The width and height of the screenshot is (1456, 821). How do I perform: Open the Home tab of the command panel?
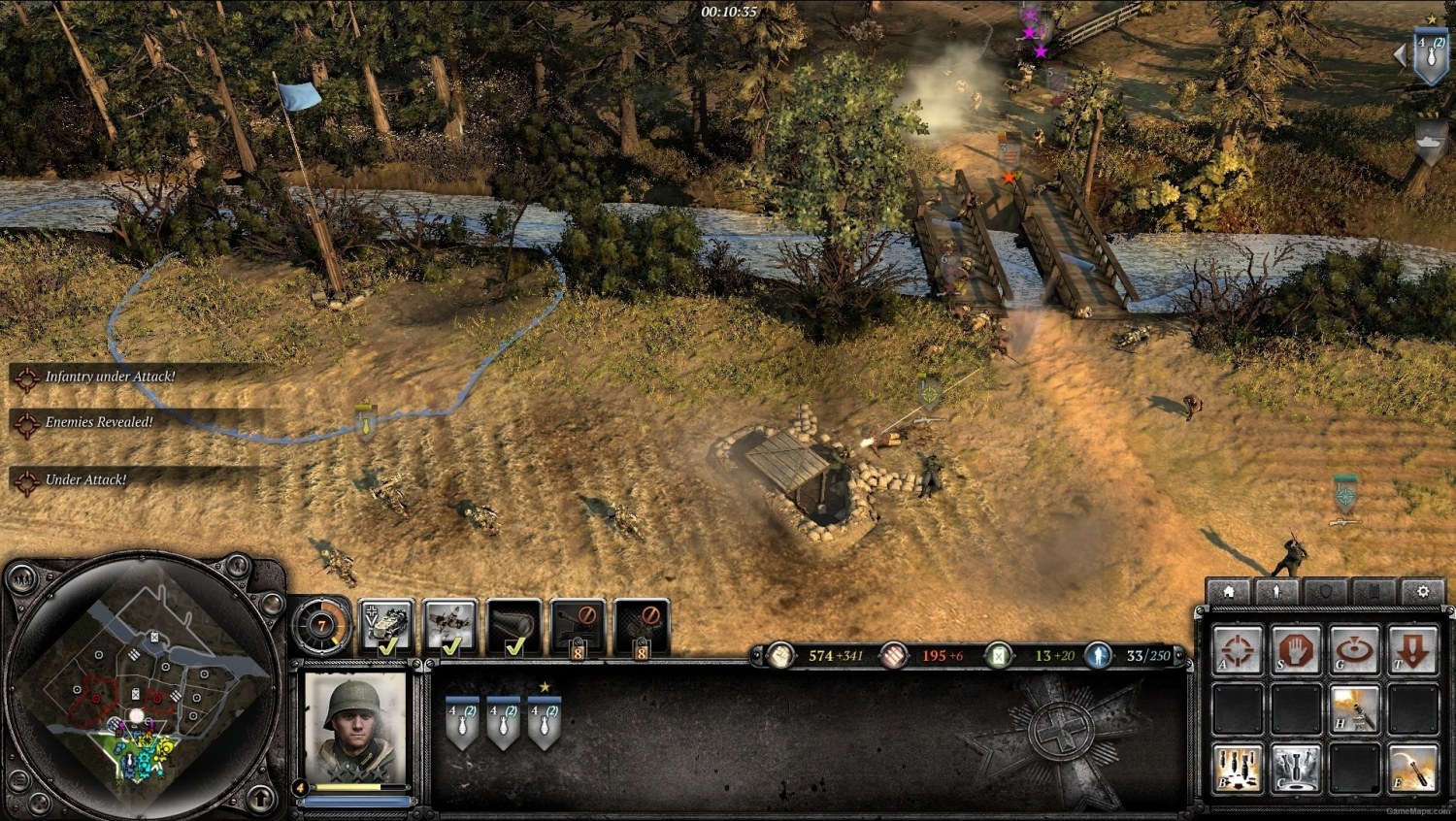pos(1230,590)
